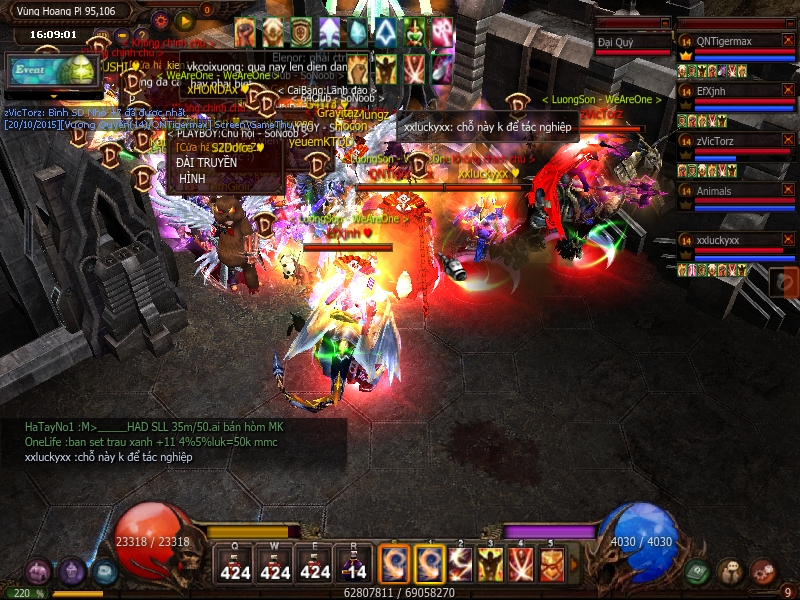Open the green book menu icon
Screen dimensions: 800x600
(x=697, y=571)
